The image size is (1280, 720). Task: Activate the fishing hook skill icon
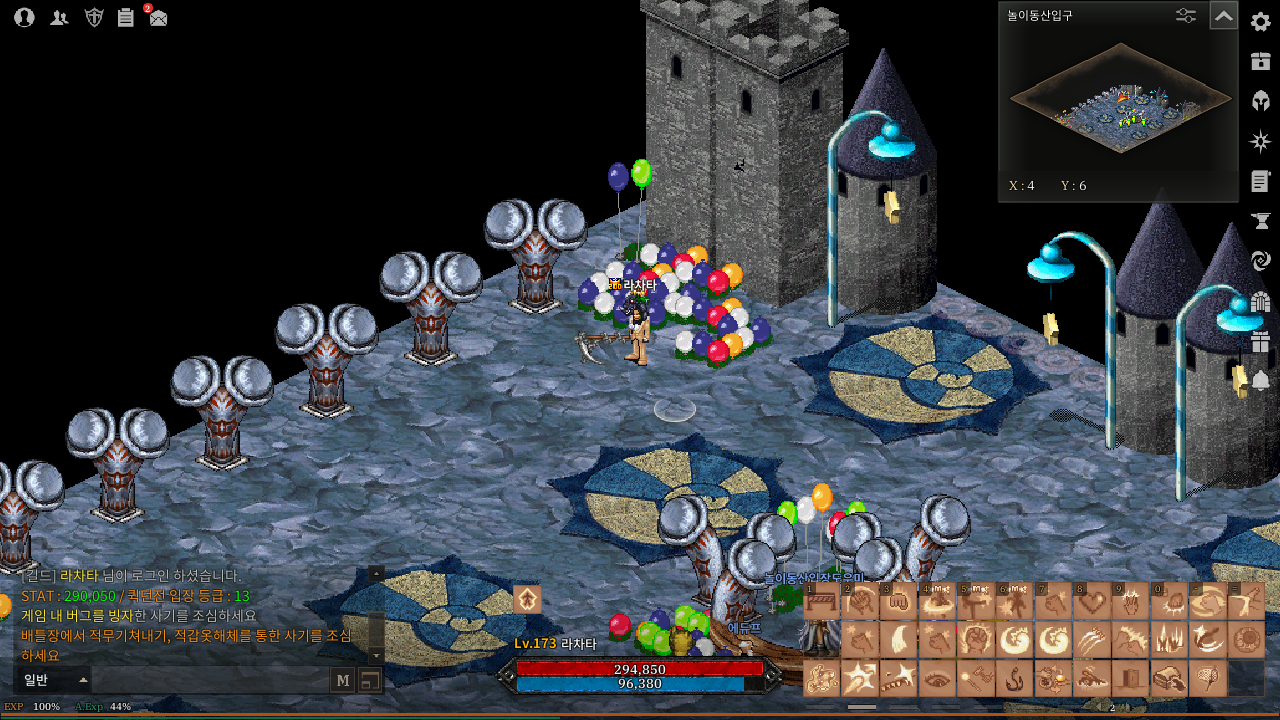click(x=1015, y=679)
